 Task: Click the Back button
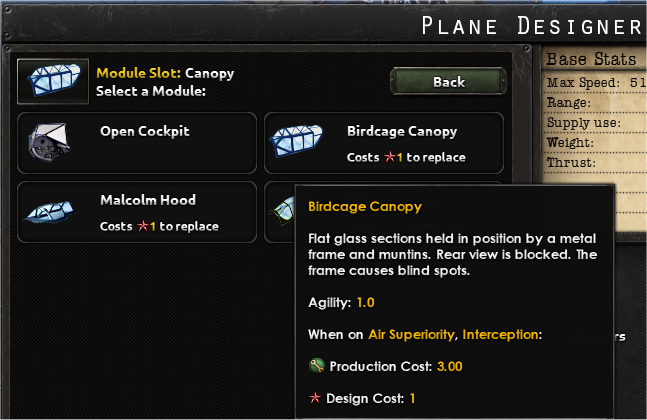(448, 82)
